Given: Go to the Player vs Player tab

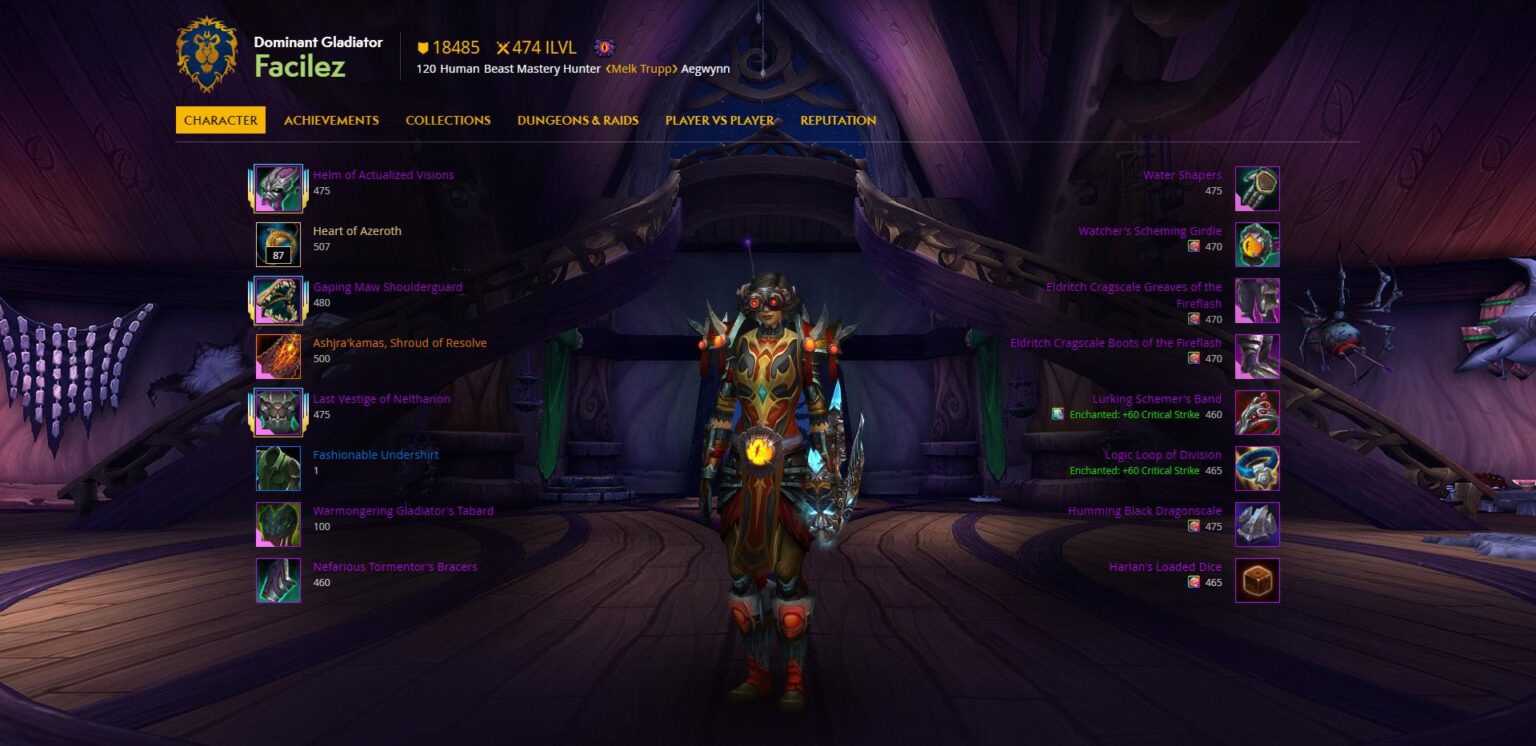Looking at the screenshot, I should 719,120.
